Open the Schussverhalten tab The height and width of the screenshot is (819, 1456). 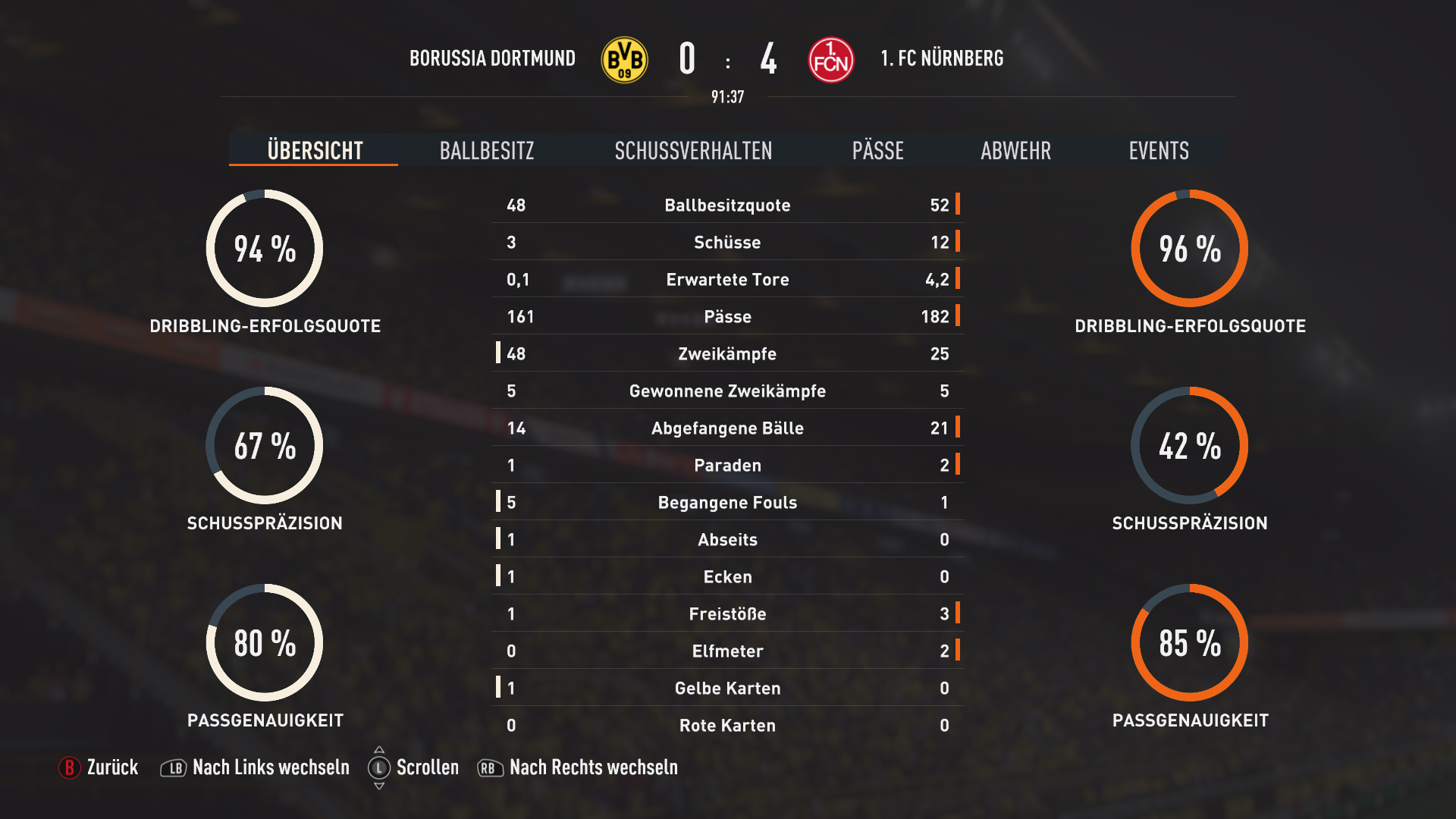[x=693, y=150]
